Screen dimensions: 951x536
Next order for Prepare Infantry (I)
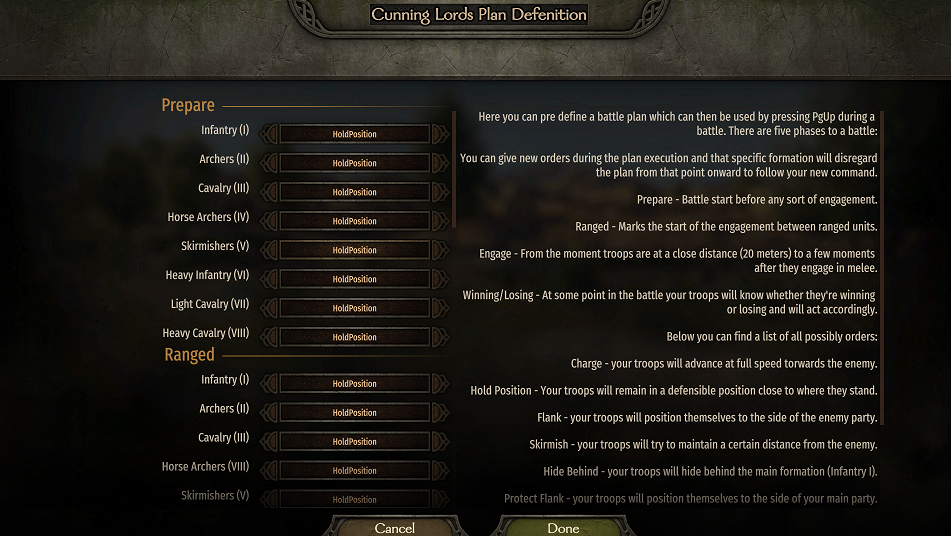(440, 134)
